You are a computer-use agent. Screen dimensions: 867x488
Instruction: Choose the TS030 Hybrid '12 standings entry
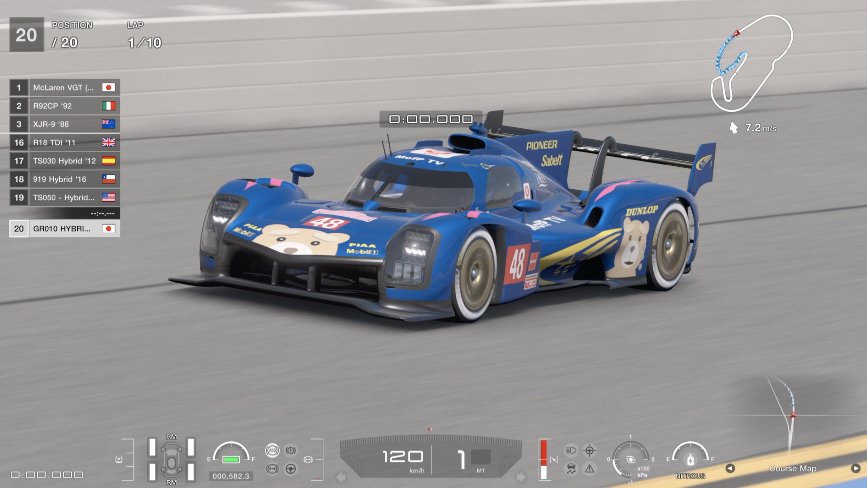65,160
